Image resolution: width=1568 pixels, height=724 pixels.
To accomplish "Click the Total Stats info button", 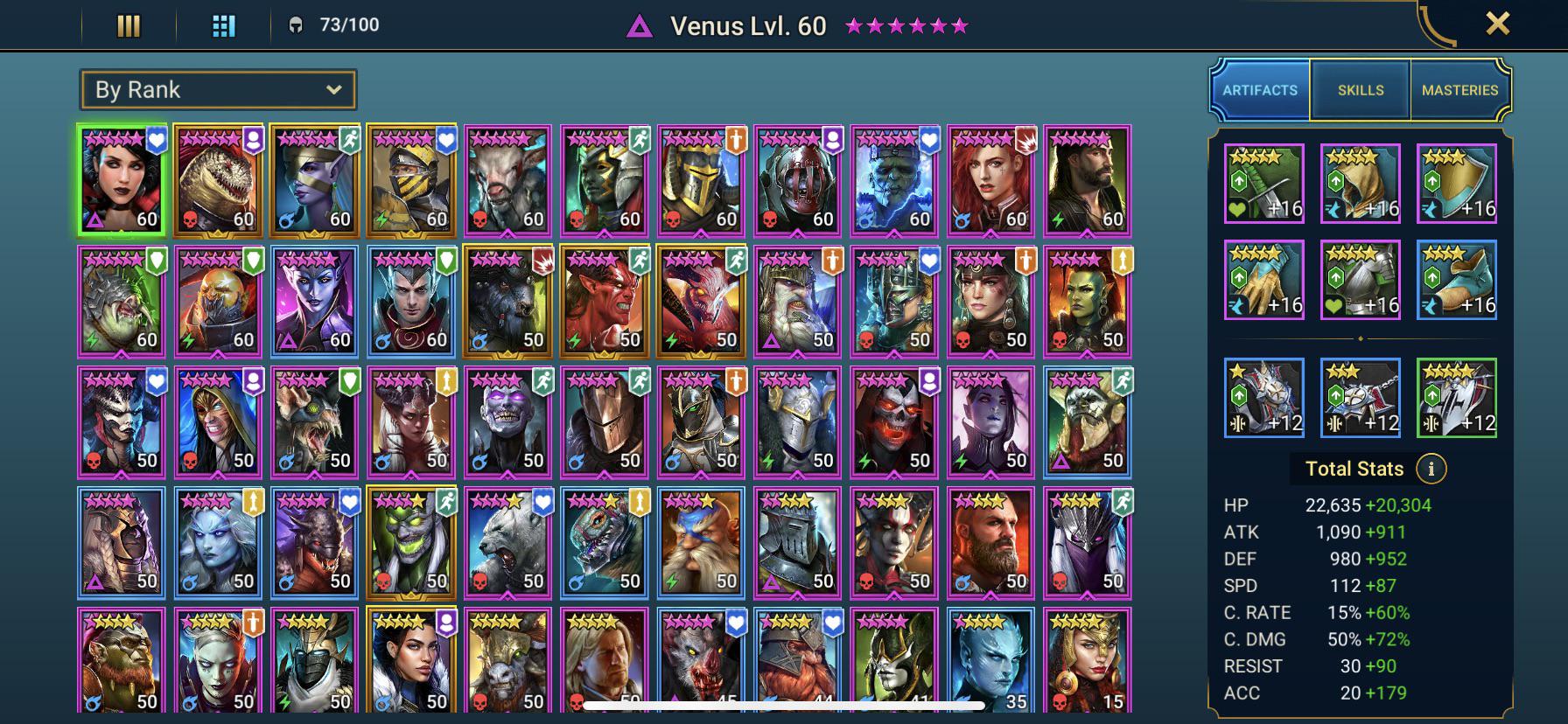I will [1432, 468].
